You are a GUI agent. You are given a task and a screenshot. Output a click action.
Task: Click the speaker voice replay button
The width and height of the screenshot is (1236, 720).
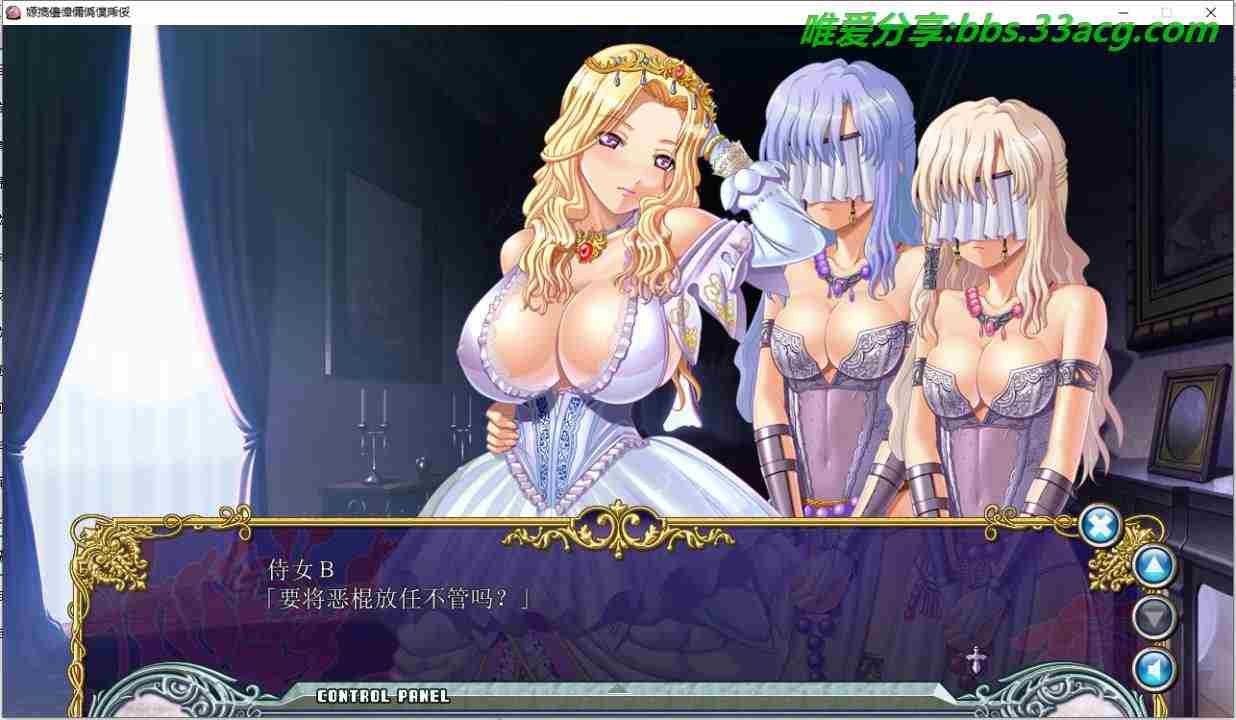1154,670
